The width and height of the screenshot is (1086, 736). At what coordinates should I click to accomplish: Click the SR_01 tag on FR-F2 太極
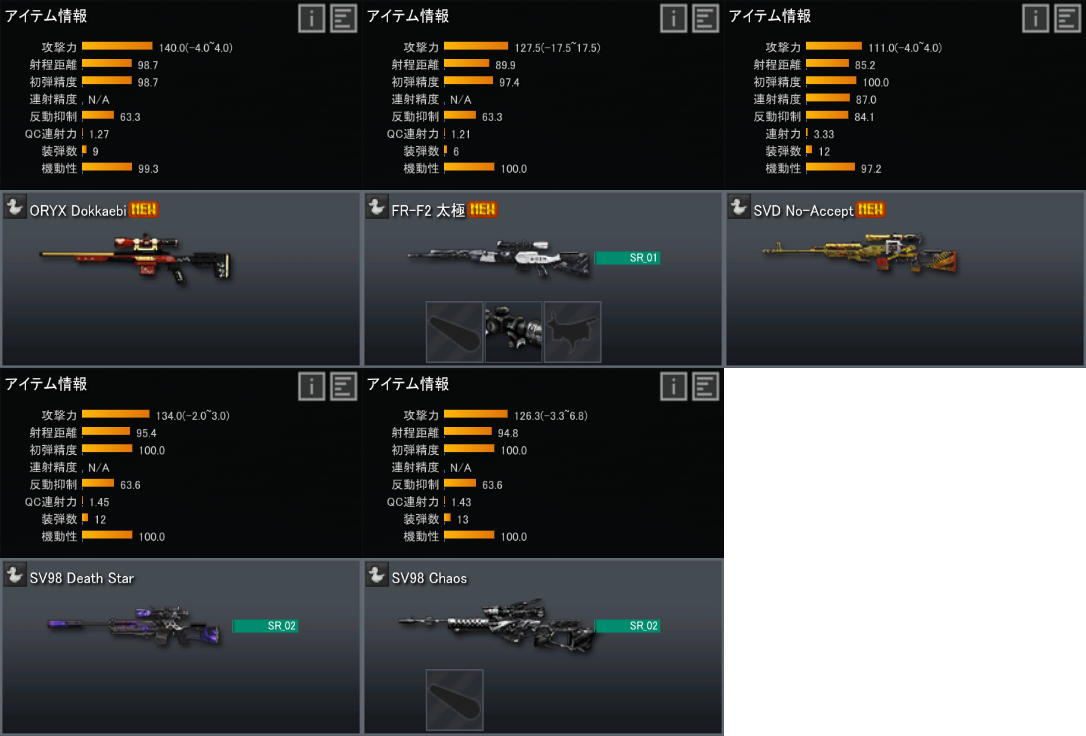tap(627, 258)
